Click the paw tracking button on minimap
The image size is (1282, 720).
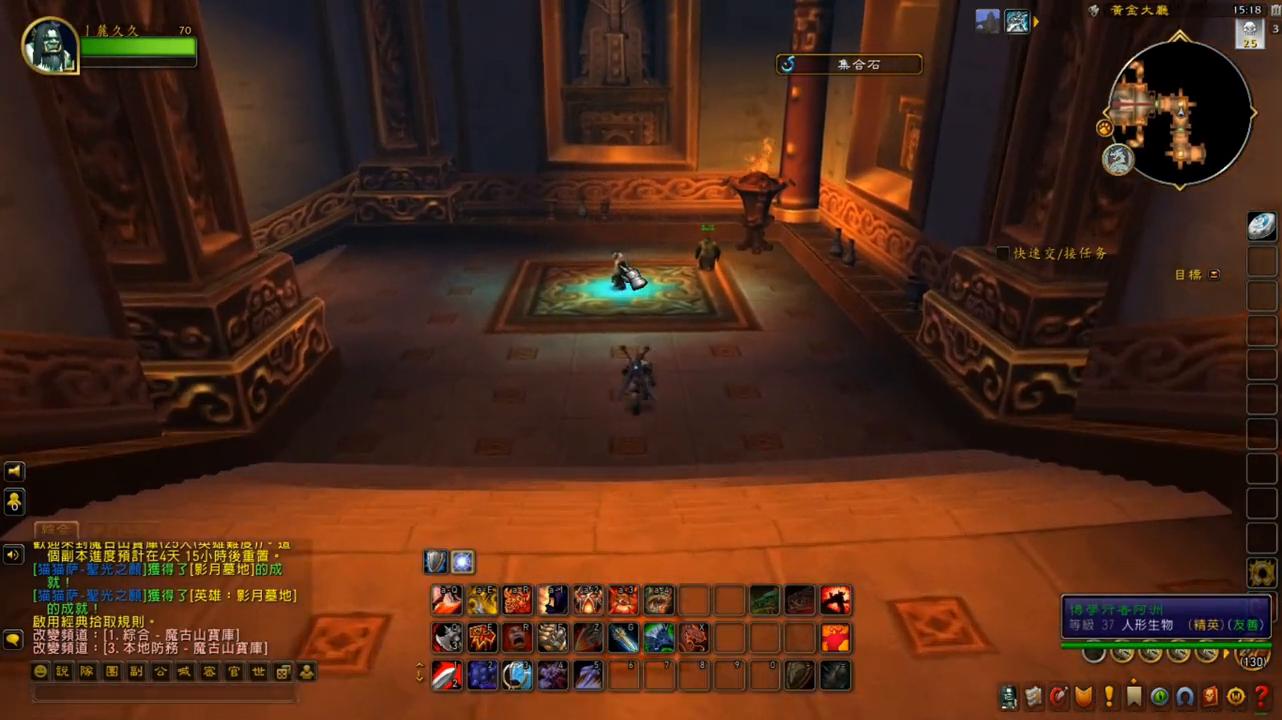pos(1104,129)
